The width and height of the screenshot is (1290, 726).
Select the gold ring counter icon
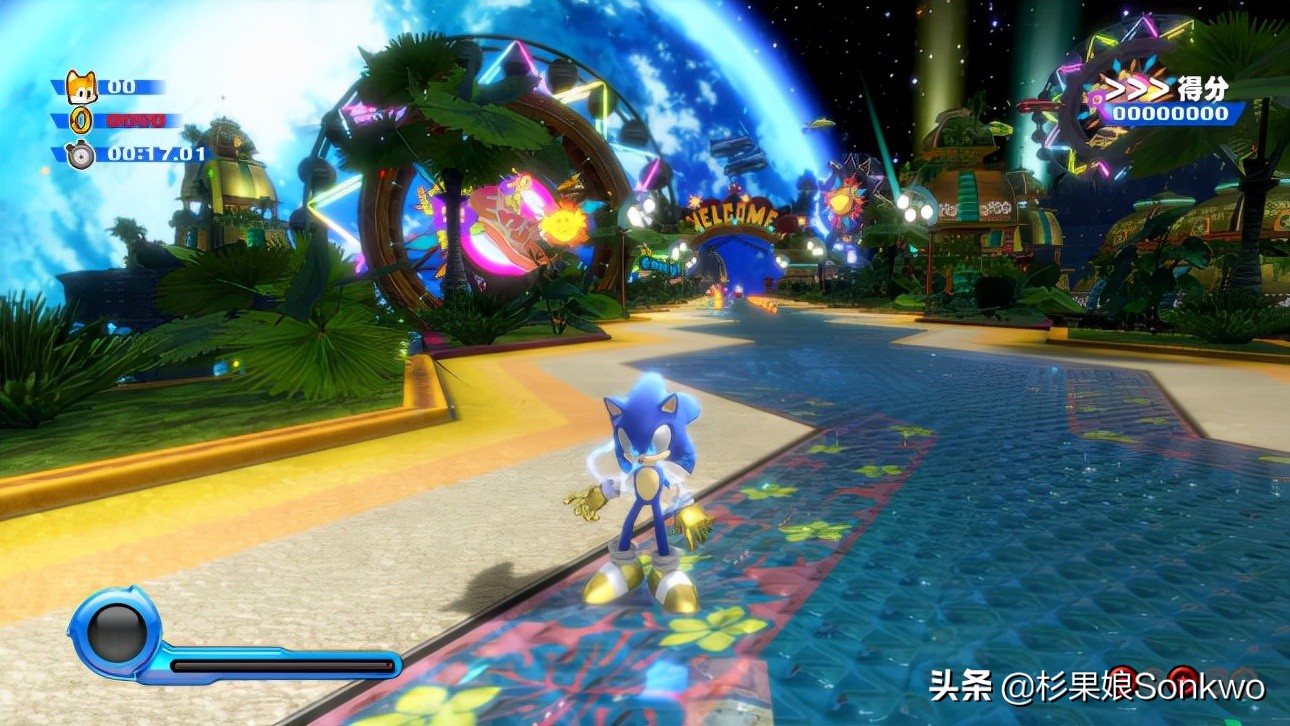pos(81,121)
